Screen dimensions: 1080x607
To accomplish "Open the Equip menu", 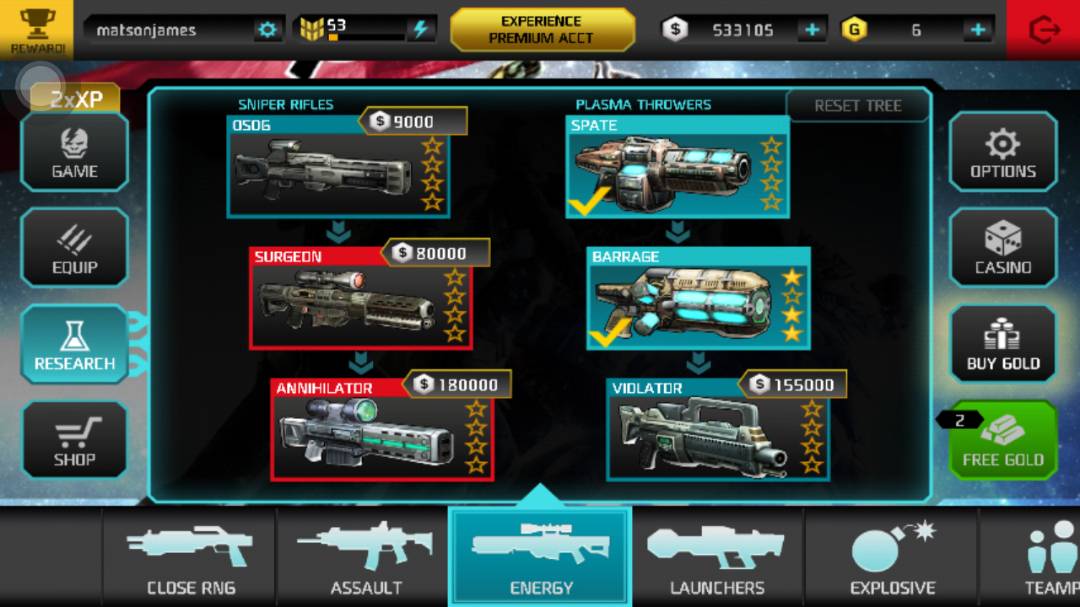I will coord(75,249).
